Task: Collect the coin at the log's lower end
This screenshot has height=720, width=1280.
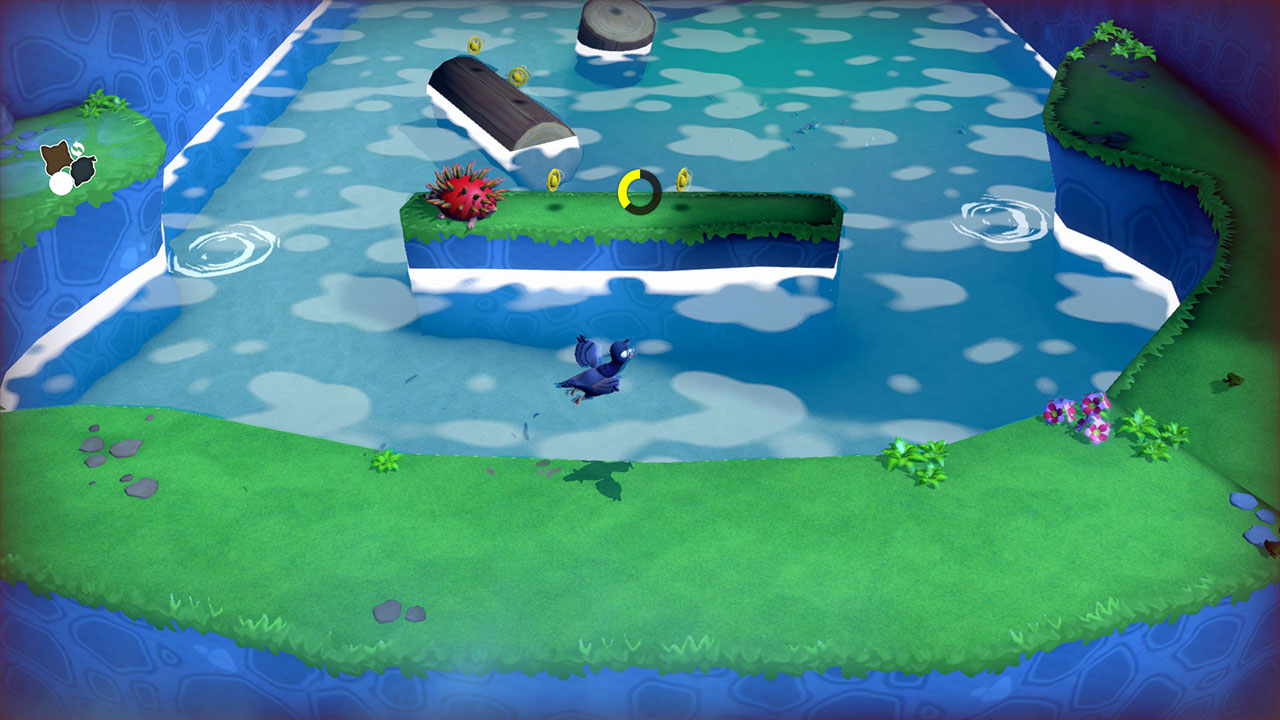Action: [555, 180]
